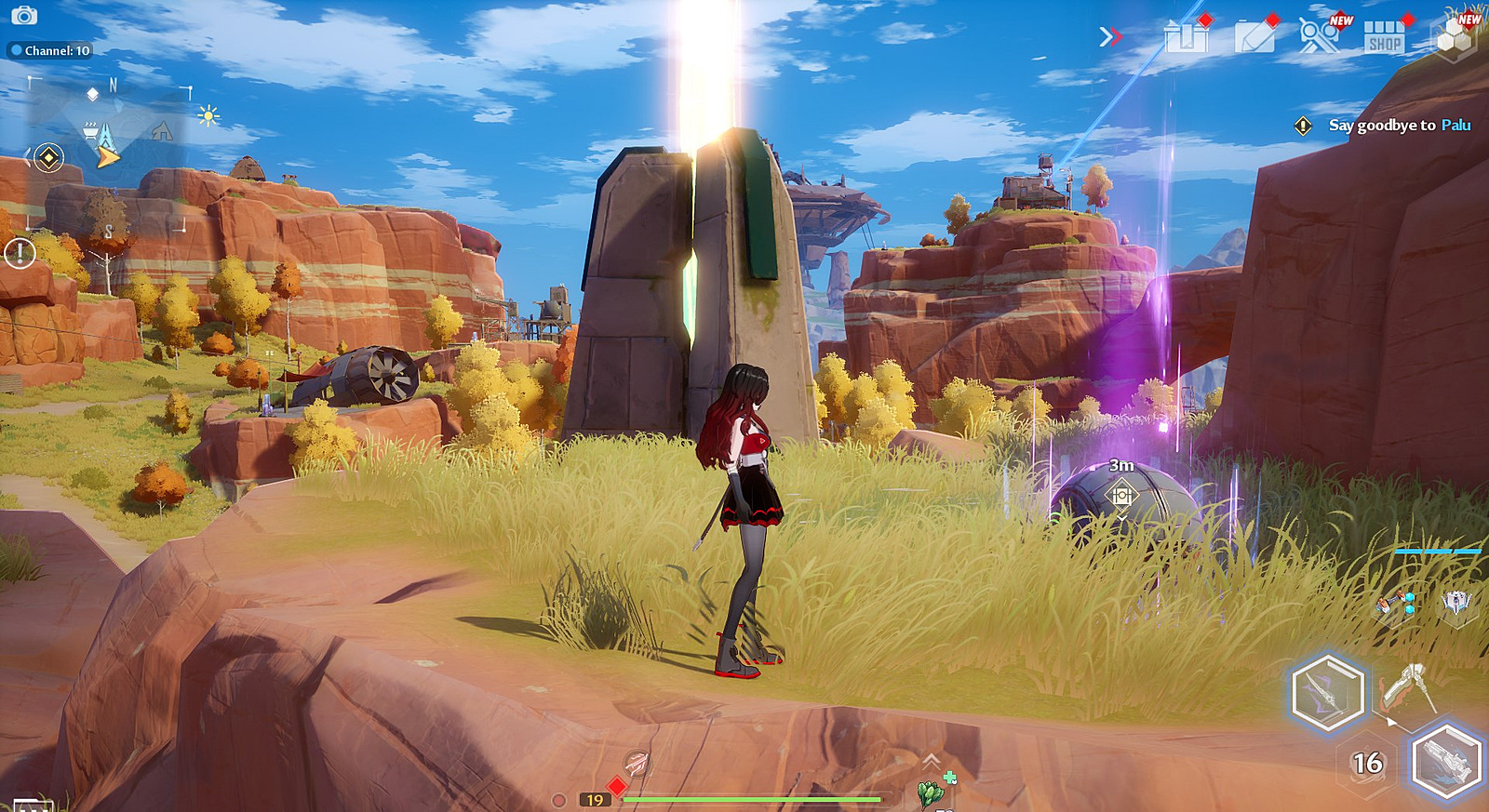Use the green herb healing item
This screenshot has height=812, width=1489.
pyautogui.click(x=931, y=792)
